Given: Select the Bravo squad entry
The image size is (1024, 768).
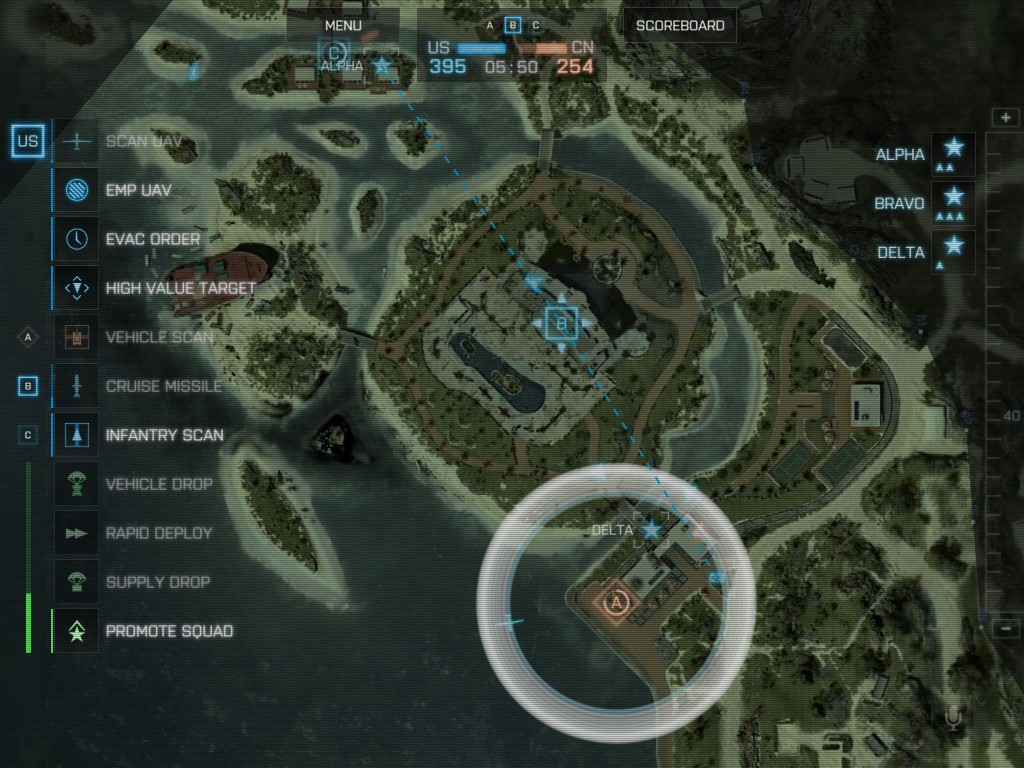Looking at the screenshot, I should pos(953,203).
